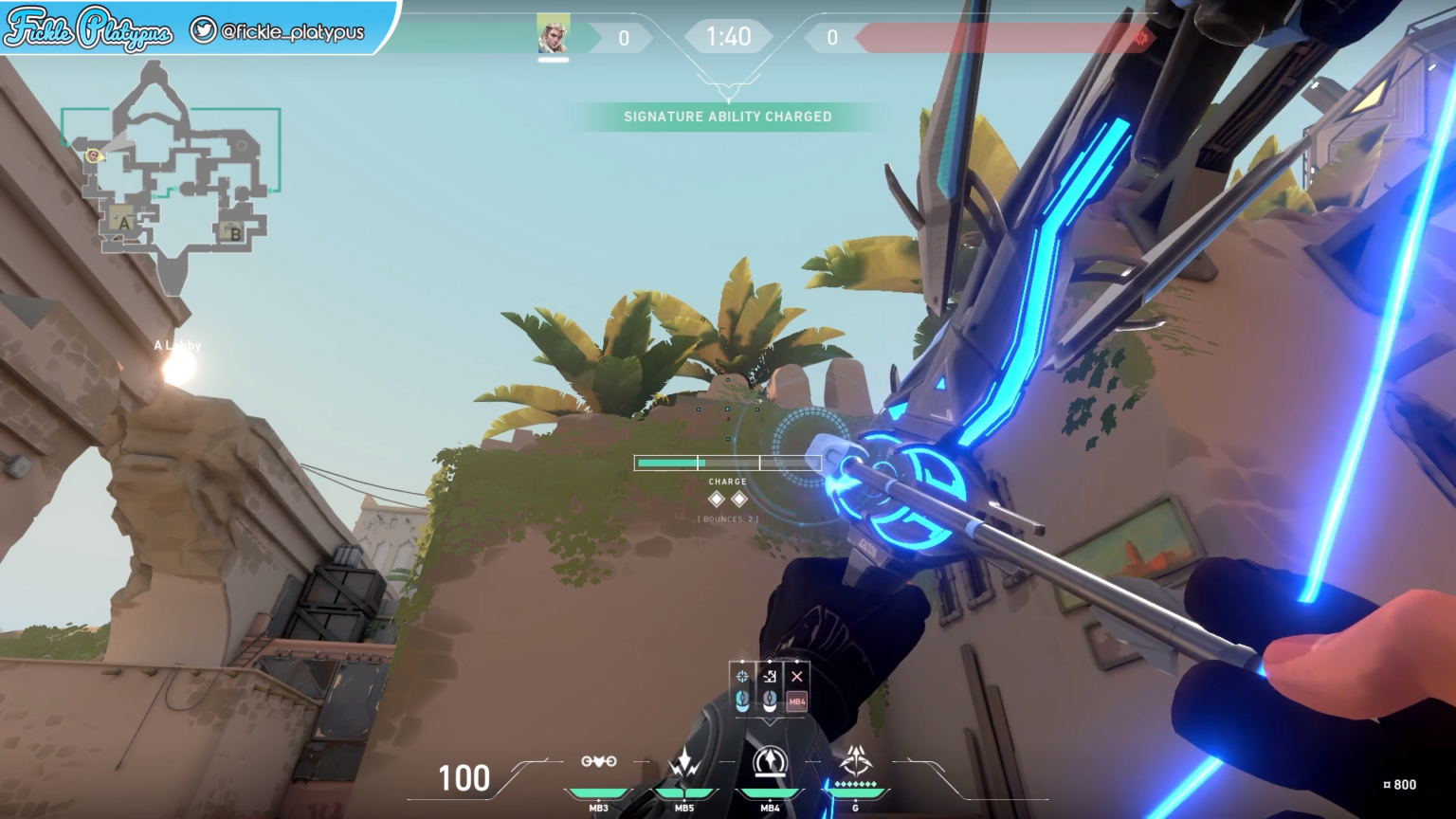Expand the chevron above the ability tooltip

coord(770,655)
